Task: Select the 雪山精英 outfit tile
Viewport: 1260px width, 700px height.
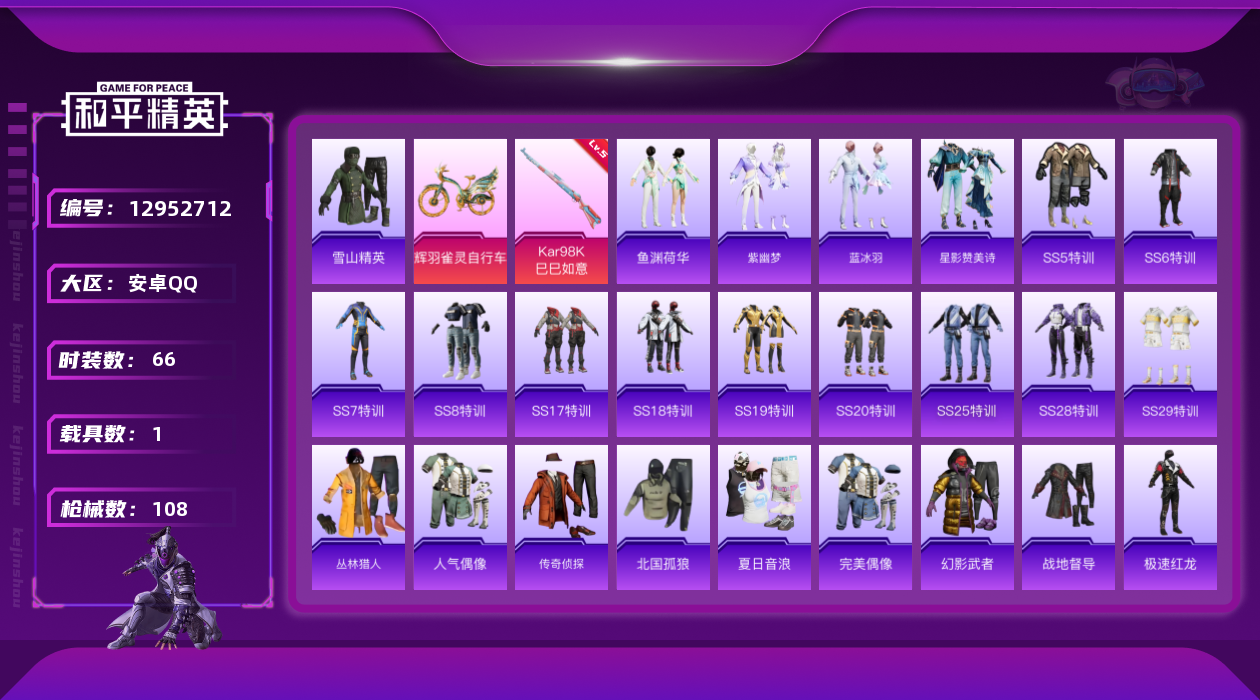Action: coord(358,211)
